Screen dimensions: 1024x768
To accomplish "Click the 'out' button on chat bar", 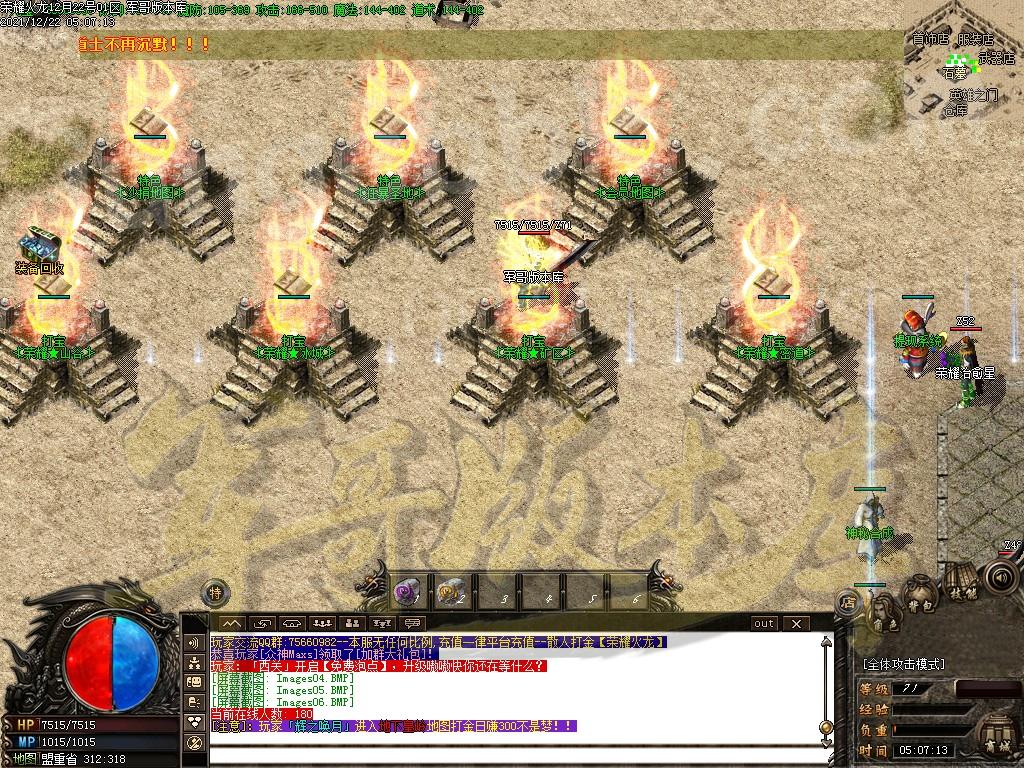I will (764, 624).
